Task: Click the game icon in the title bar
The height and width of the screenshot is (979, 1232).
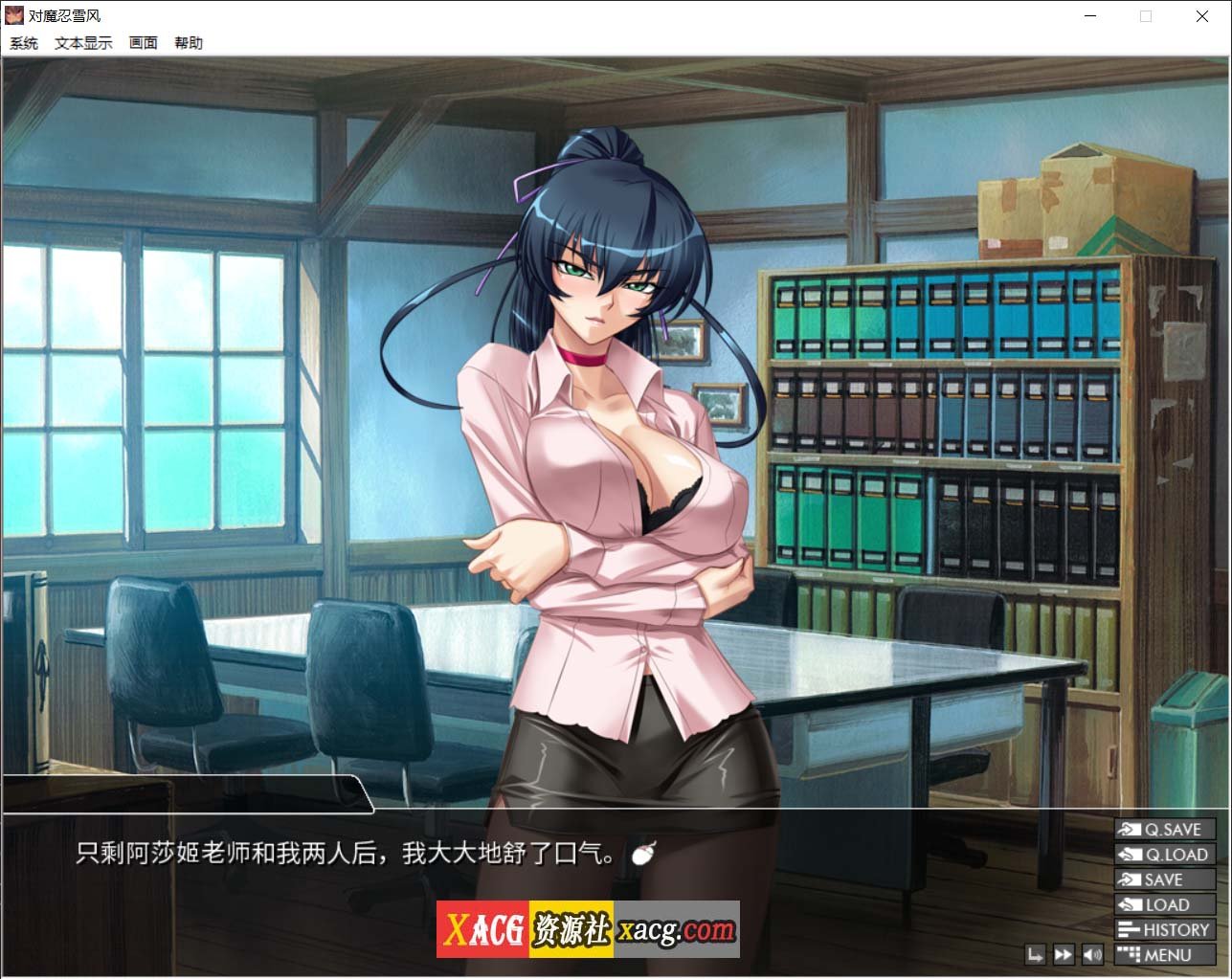Action: [14, 15]
